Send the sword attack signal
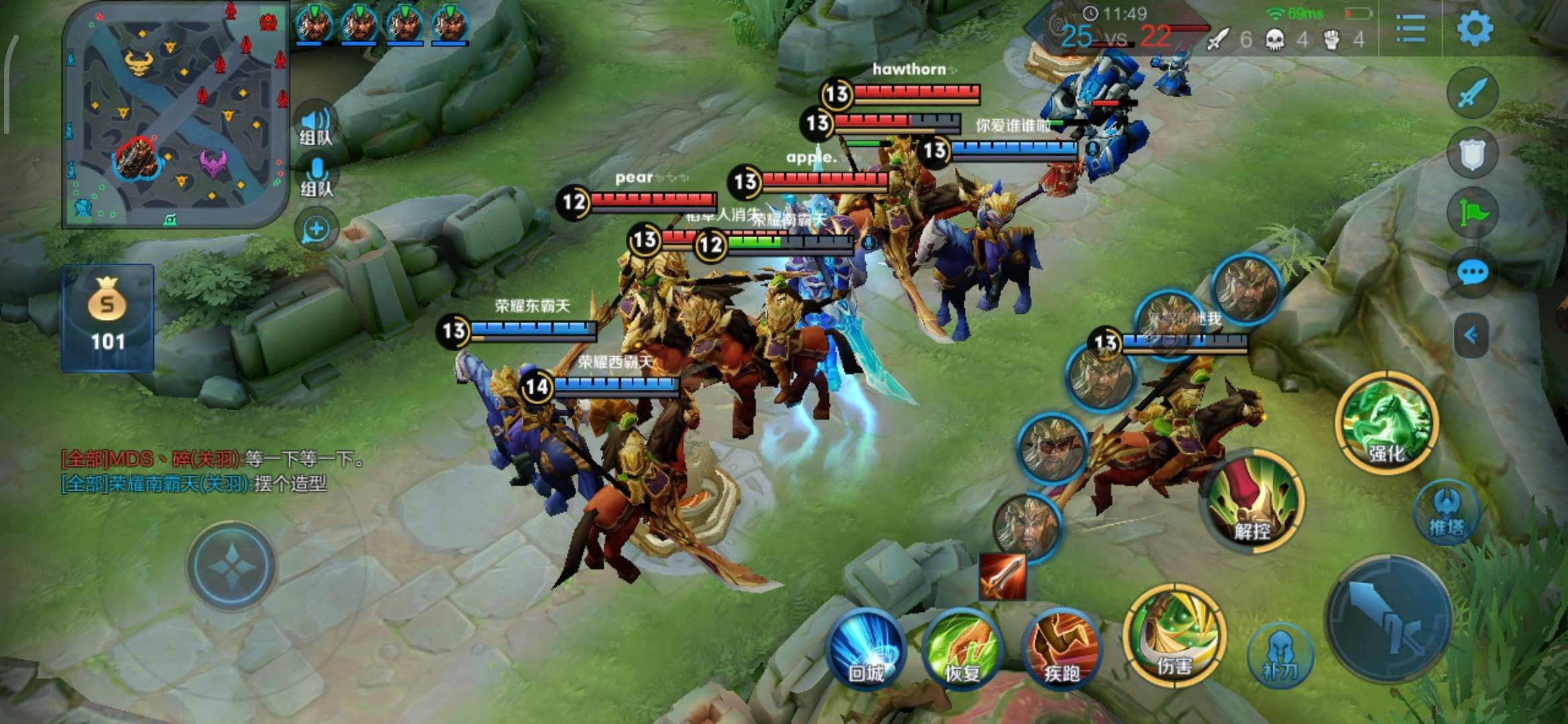The height and width of the screenshot is (724, 1568). [1472, 93]
